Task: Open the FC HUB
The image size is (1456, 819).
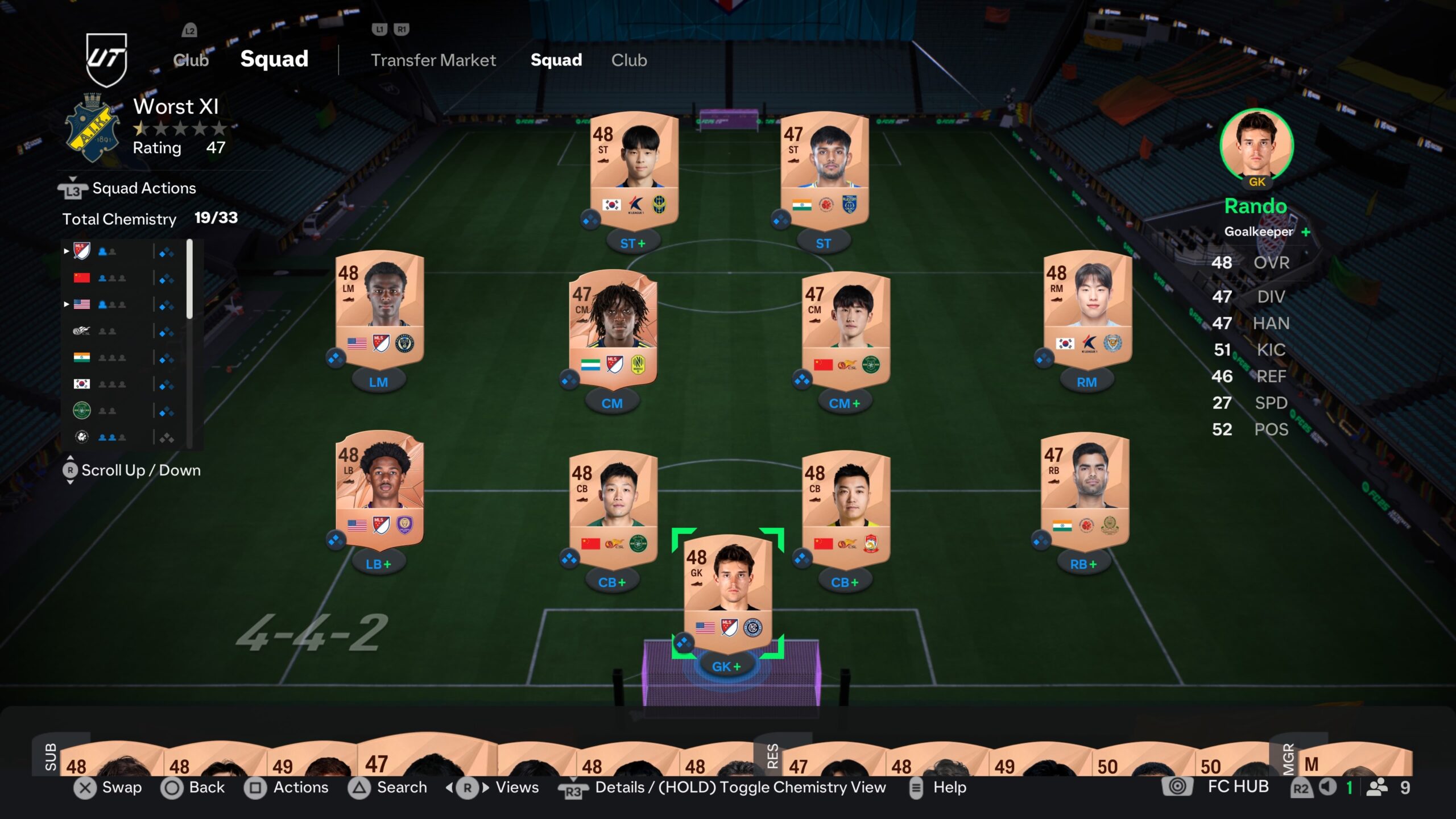Action: [x=1238, y=787]
